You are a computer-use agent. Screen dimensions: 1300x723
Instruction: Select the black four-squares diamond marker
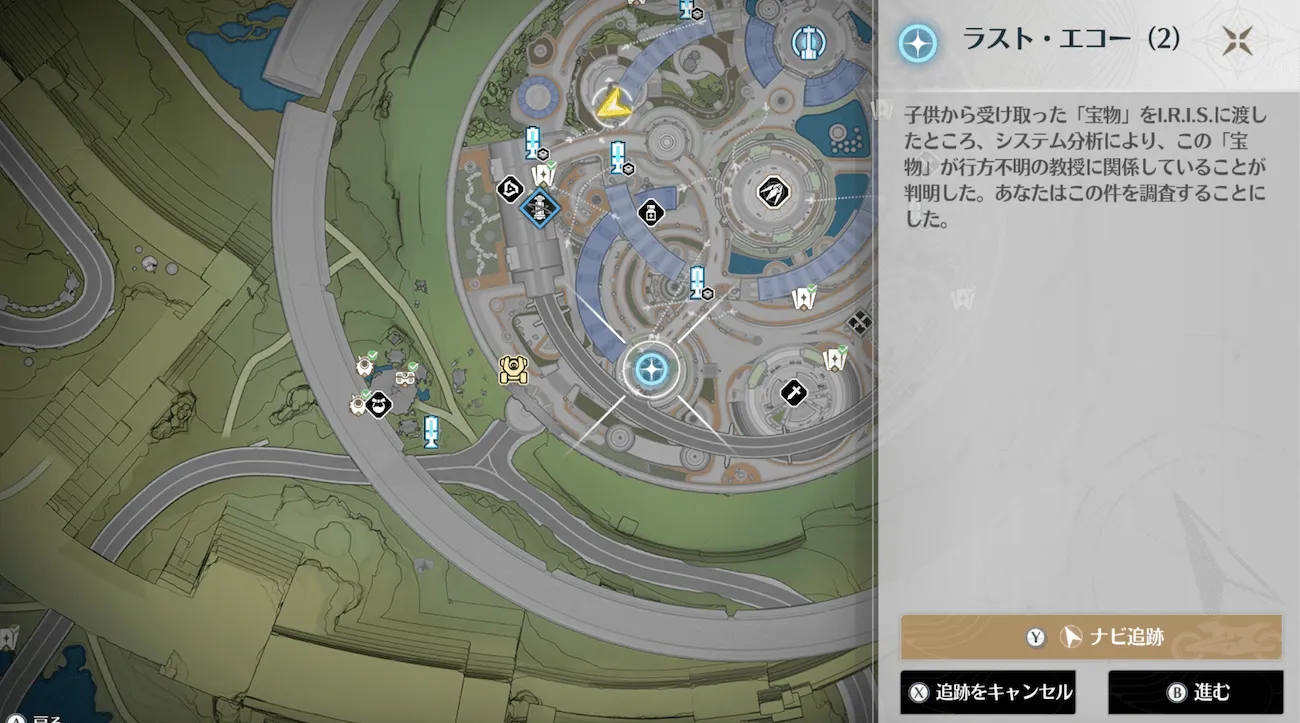click(859, 322)
